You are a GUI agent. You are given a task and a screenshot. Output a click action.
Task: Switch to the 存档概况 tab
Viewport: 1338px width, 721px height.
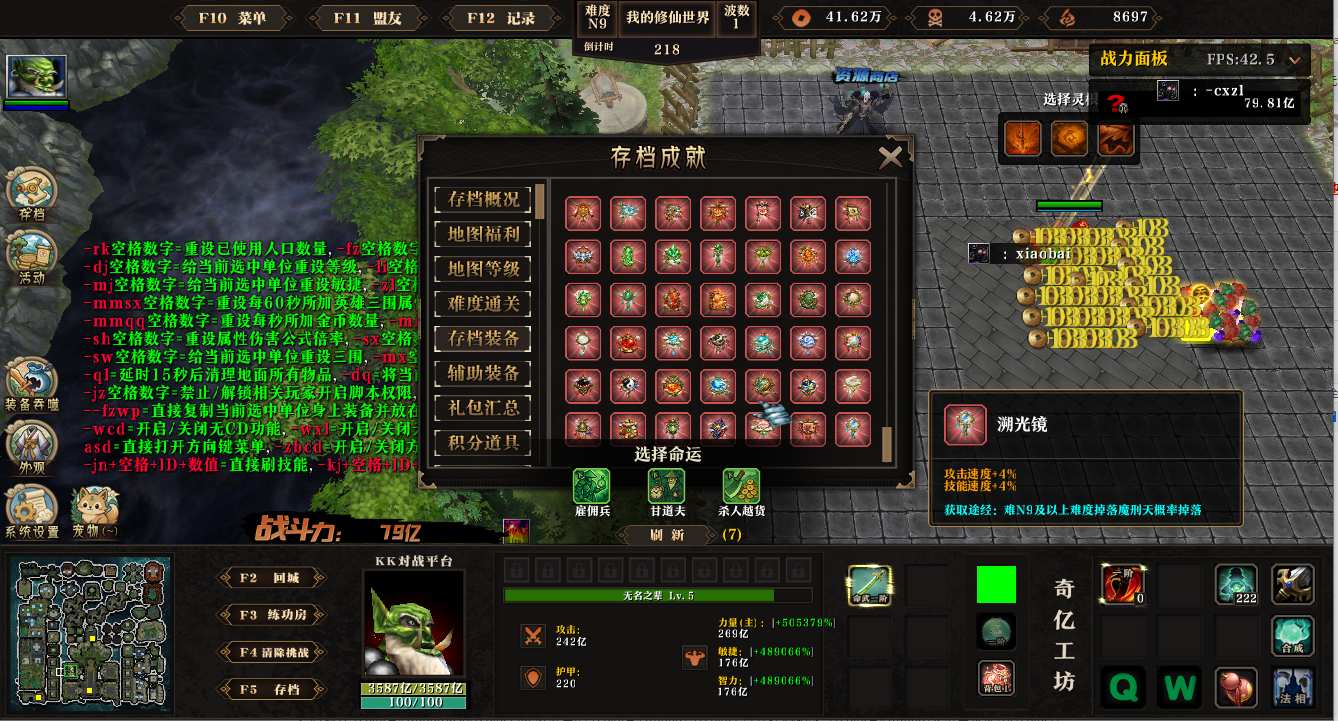(483, 199)
